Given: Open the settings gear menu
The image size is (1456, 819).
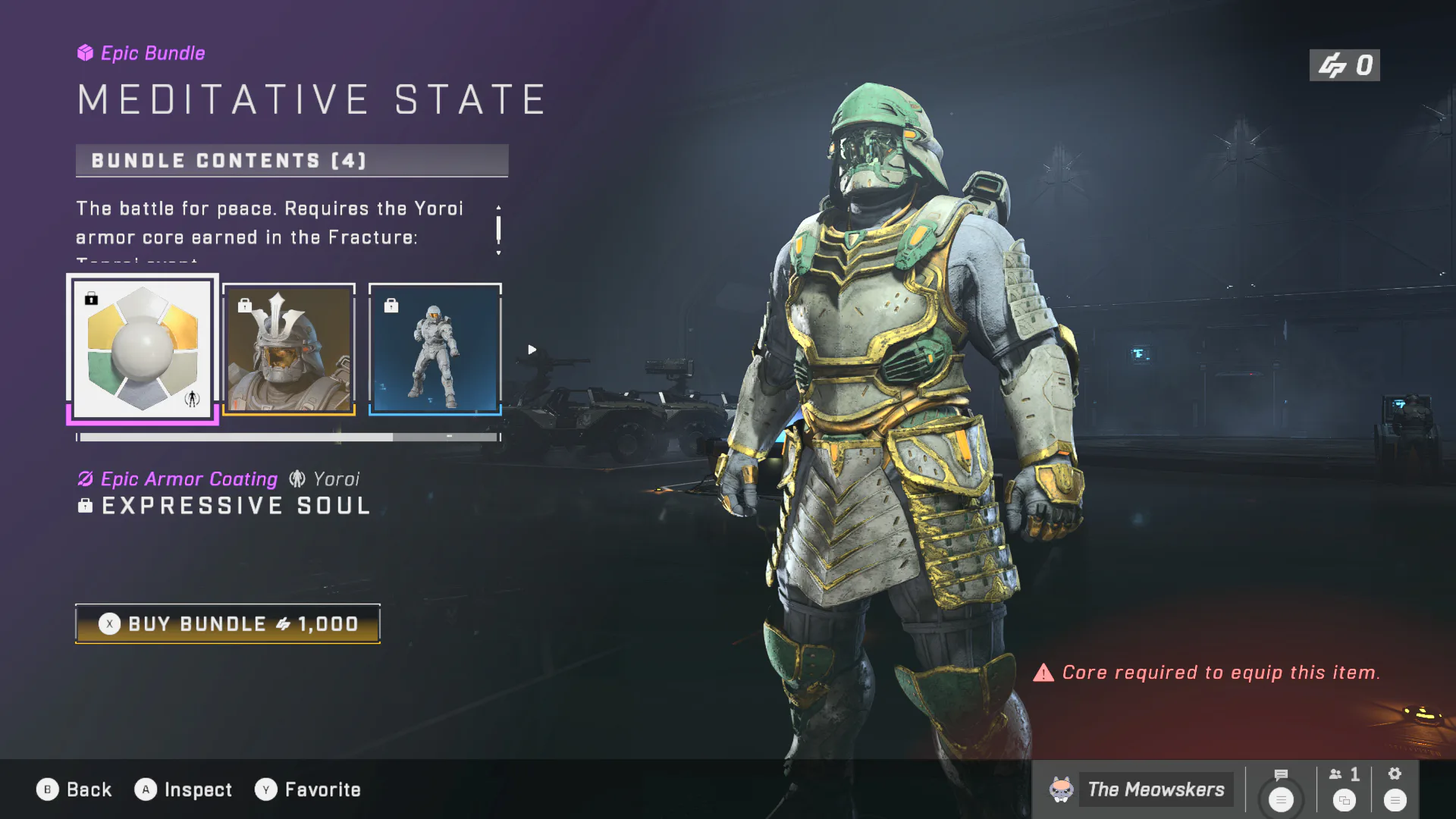Looking at the screenshot, I should [x=1395, y=789].
